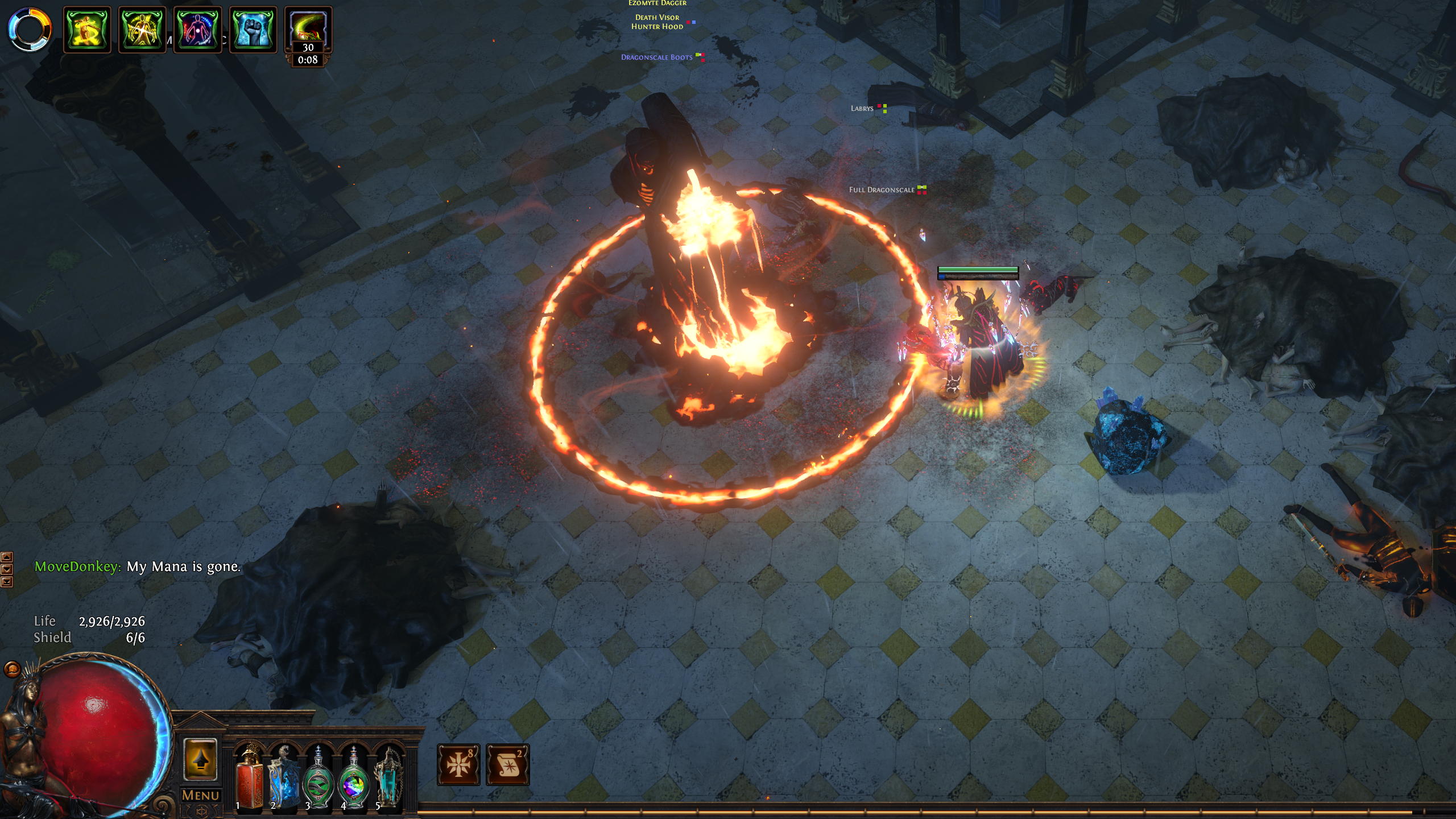Click the top chat scroll arrow
Screen dimensions: 1456x819
coord(7,556)
